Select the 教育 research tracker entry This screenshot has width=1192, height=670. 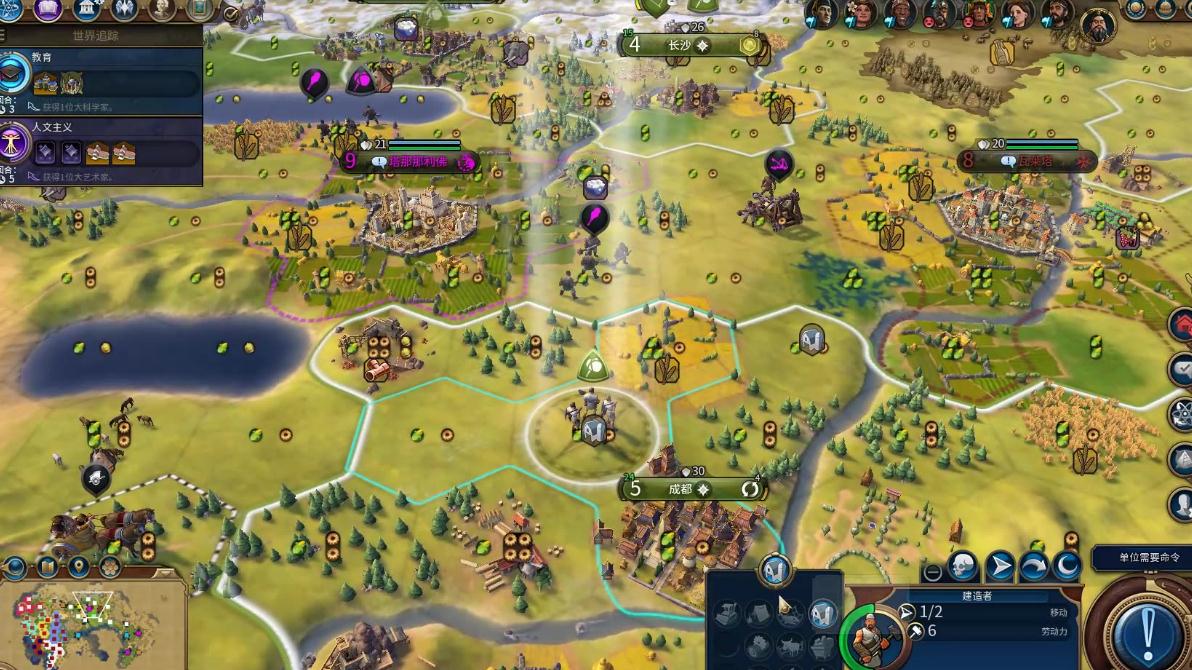click(100, 74)
